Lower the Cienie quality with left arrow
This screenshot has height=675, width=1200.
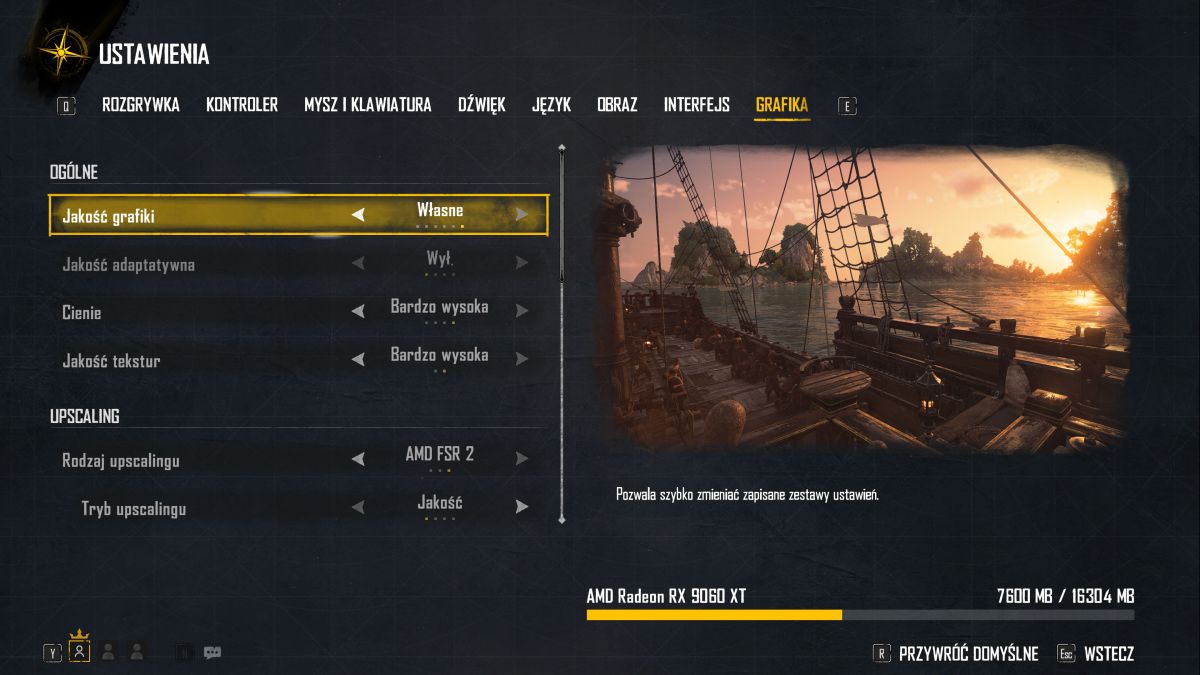pyautogui.click(x=358, y=312)
